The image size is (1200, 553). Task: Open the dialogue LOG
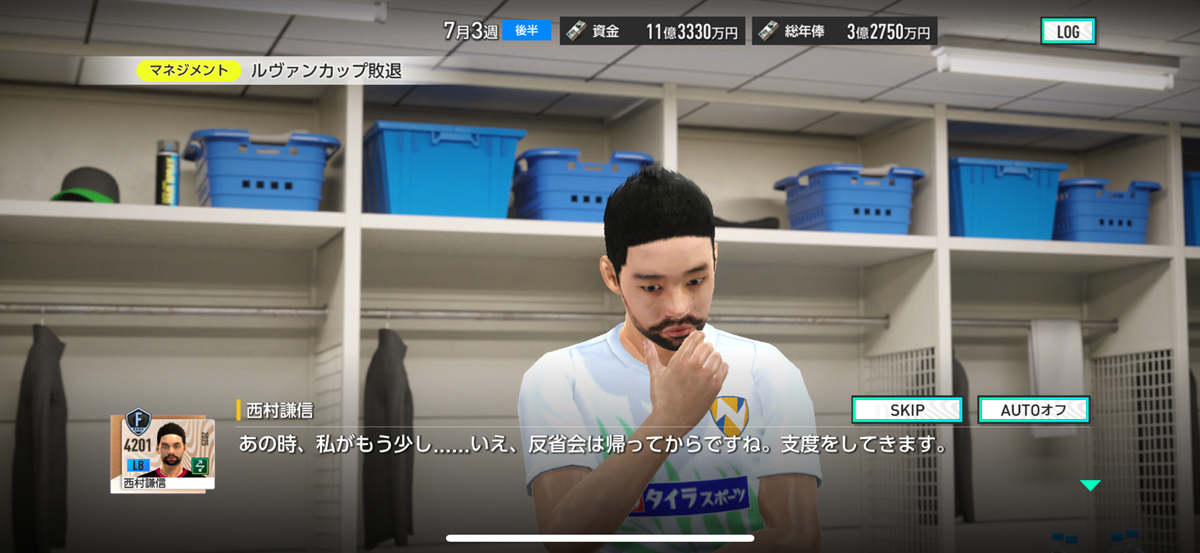[x=1068, y=31]
